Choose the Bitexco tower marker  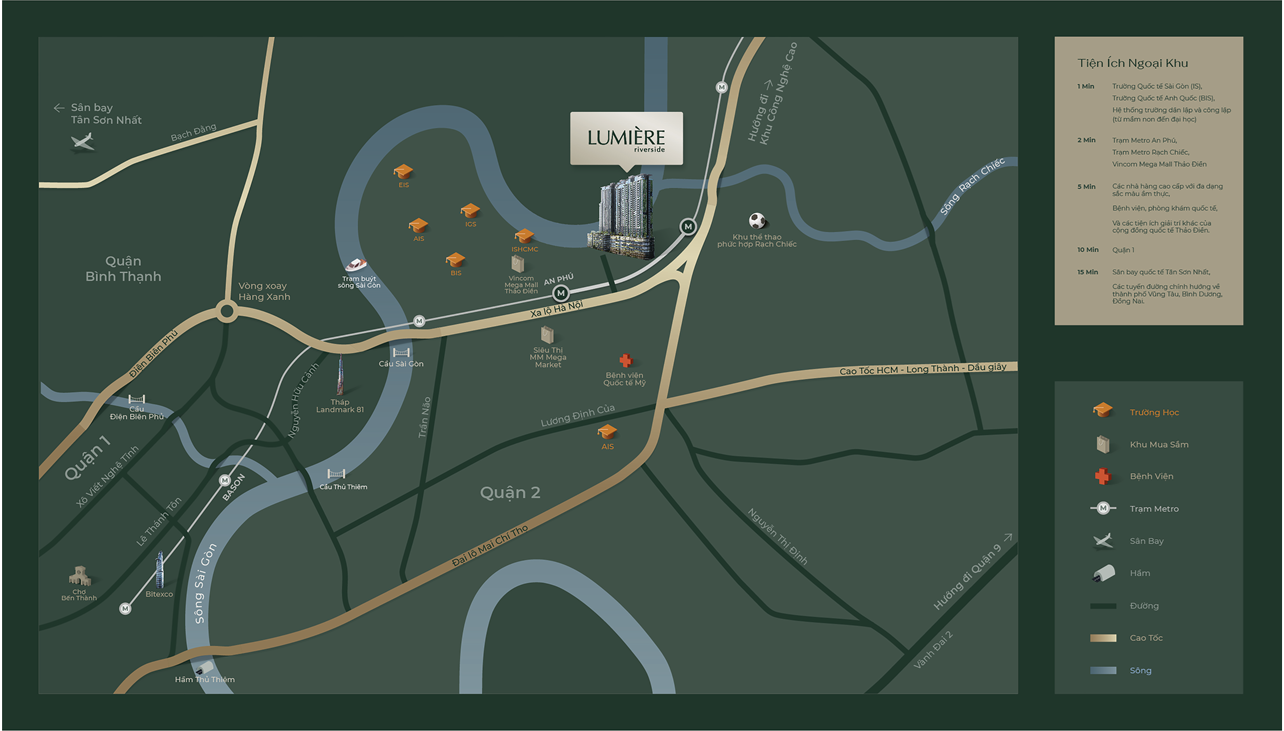click(x=158, y=570)
